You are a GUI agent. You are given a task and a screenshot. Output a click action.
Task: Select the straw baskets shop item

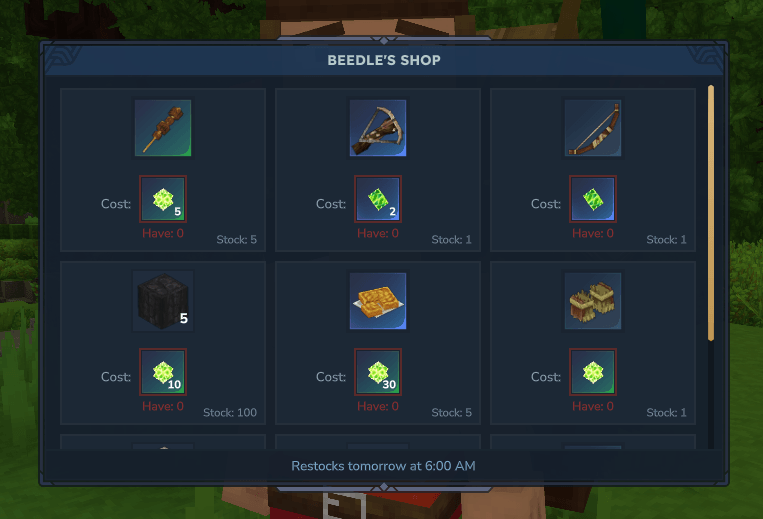tap(593, 300)
